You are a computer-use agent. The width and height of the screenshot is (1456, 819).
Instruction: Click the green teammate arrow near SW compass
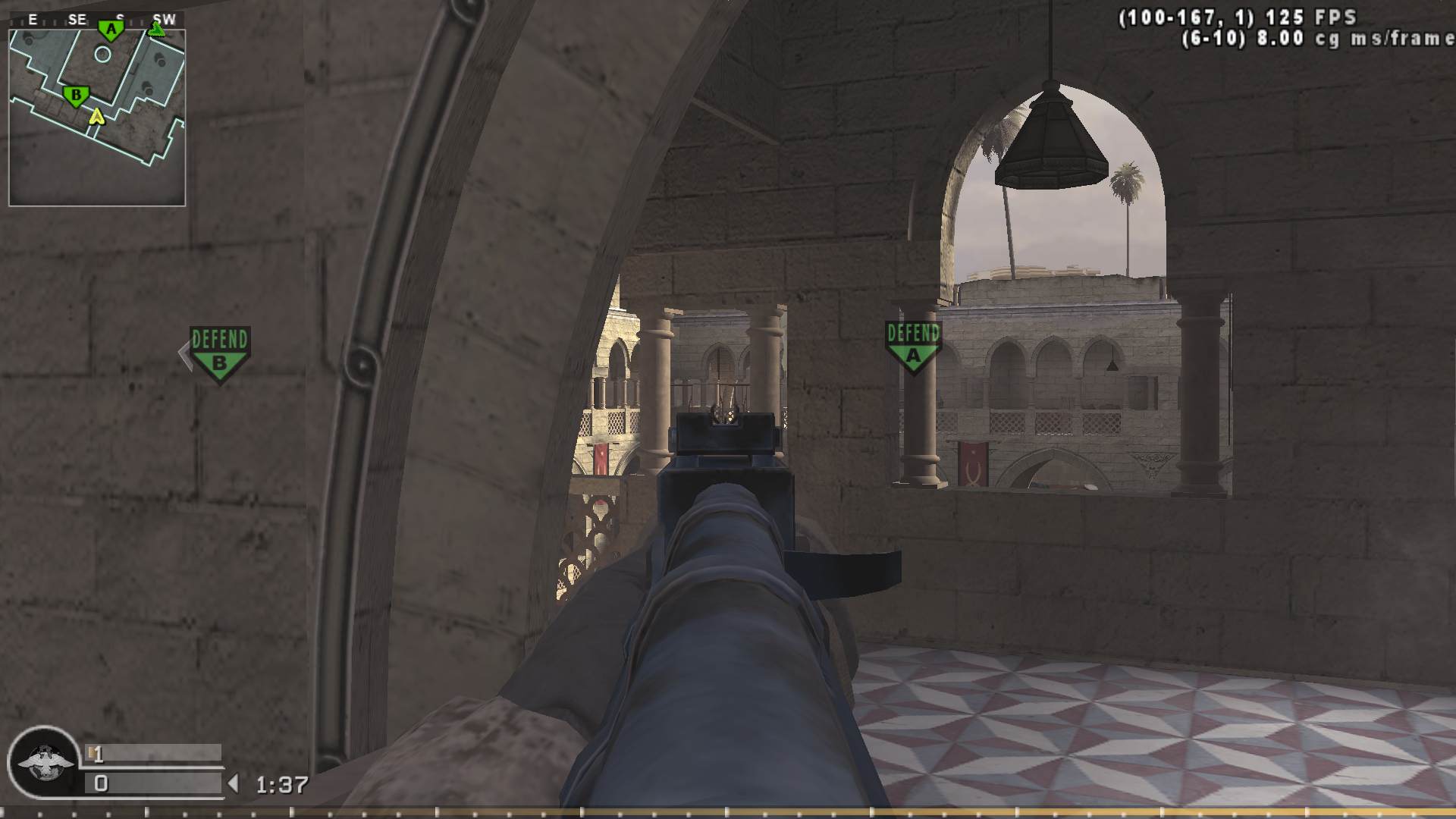point(157,30)
